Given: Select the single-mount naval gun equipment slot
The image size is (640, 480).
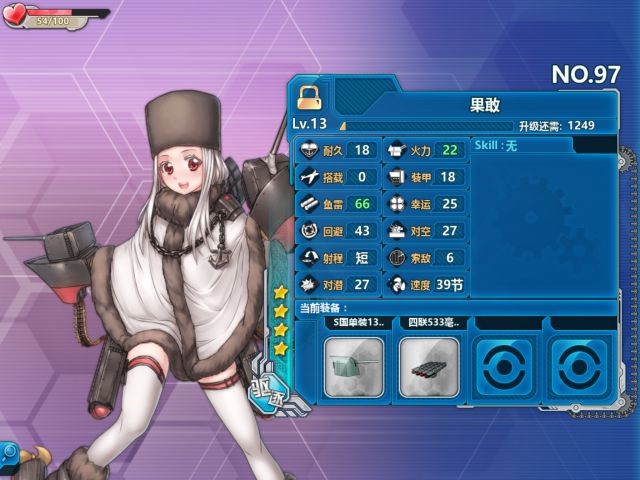Looking at the screenshot, I should pyautogui.click(x=352, y=367).
